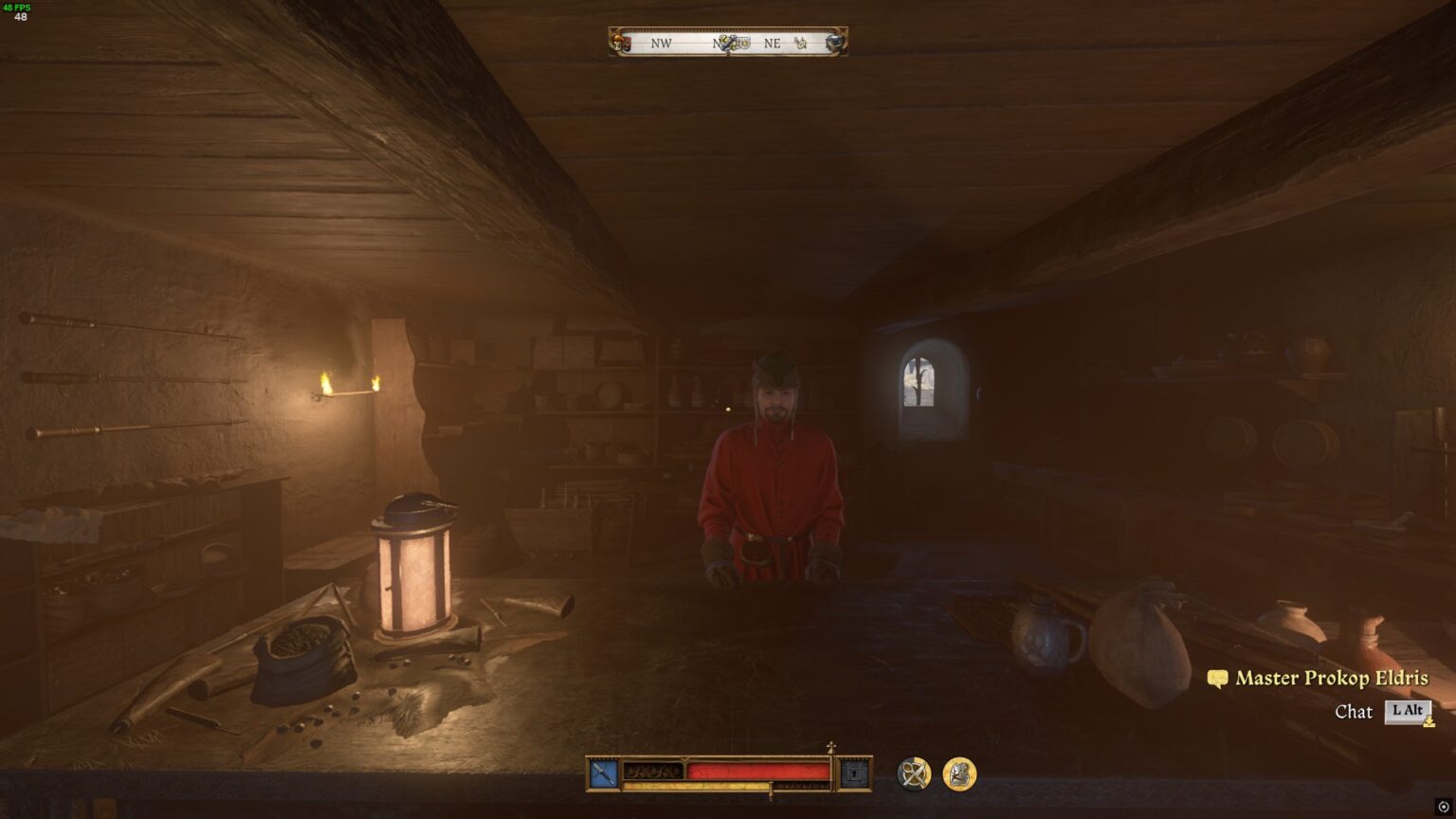The height and width of the screenshot is (819, 1456).
Task: Click the NW heading on the compass
Action: point(662,43)
